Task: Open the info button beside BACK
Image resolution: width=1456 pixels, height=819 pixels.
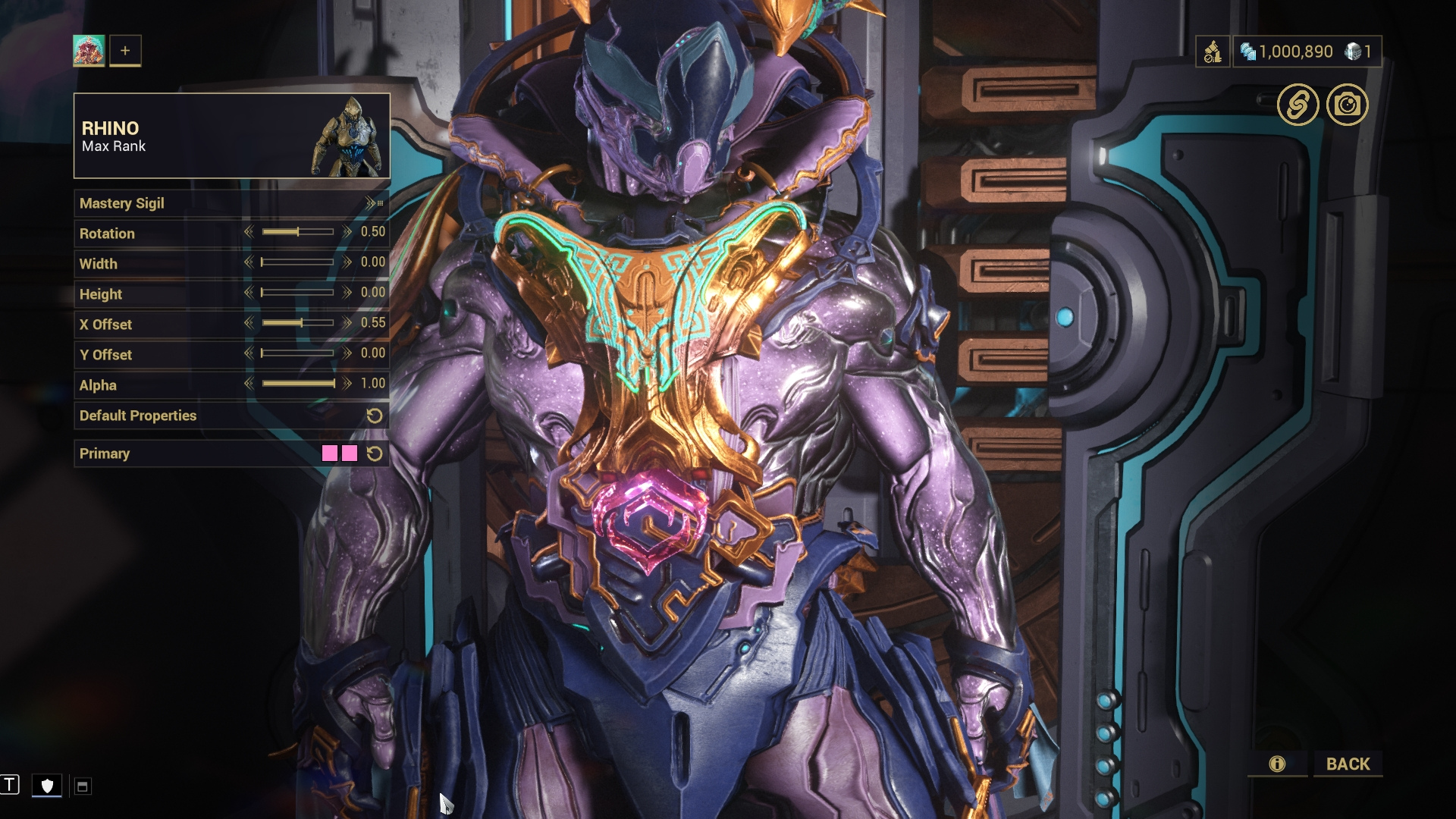Action: click(1277, 764)
